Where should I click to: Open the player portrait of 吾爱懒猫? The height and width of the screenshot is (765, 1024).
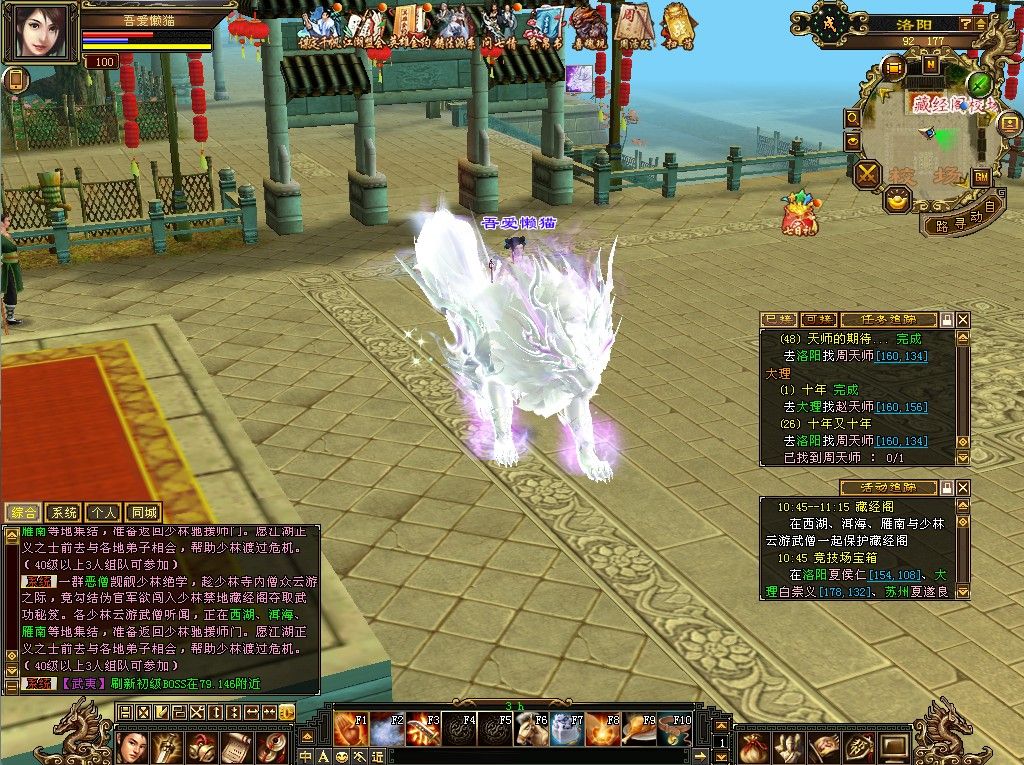[41, 32]
